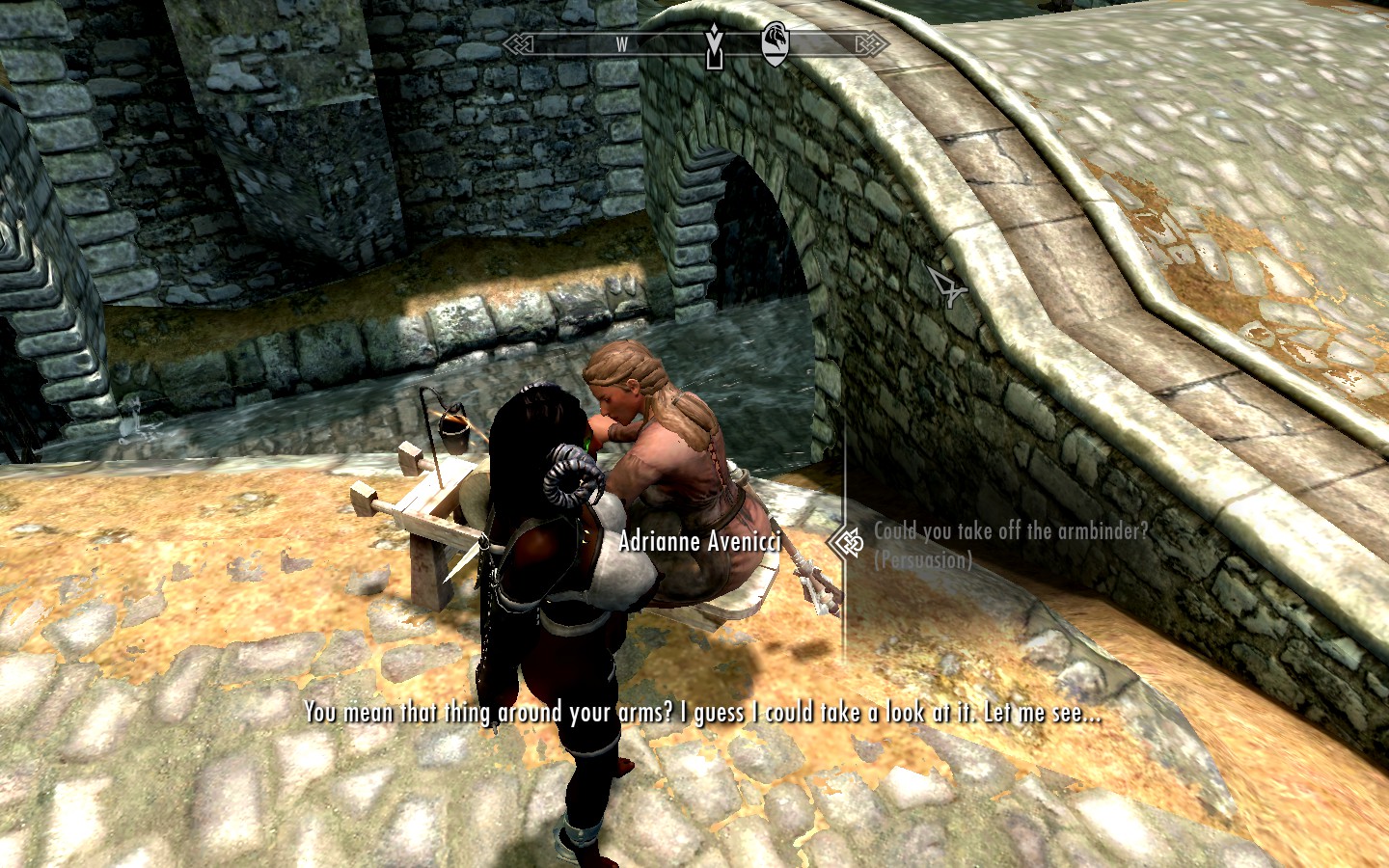Choose "Could you take off the armbinder?" reply
This screenshot has height=868, width=1389.
click(x=1010, y=532)
